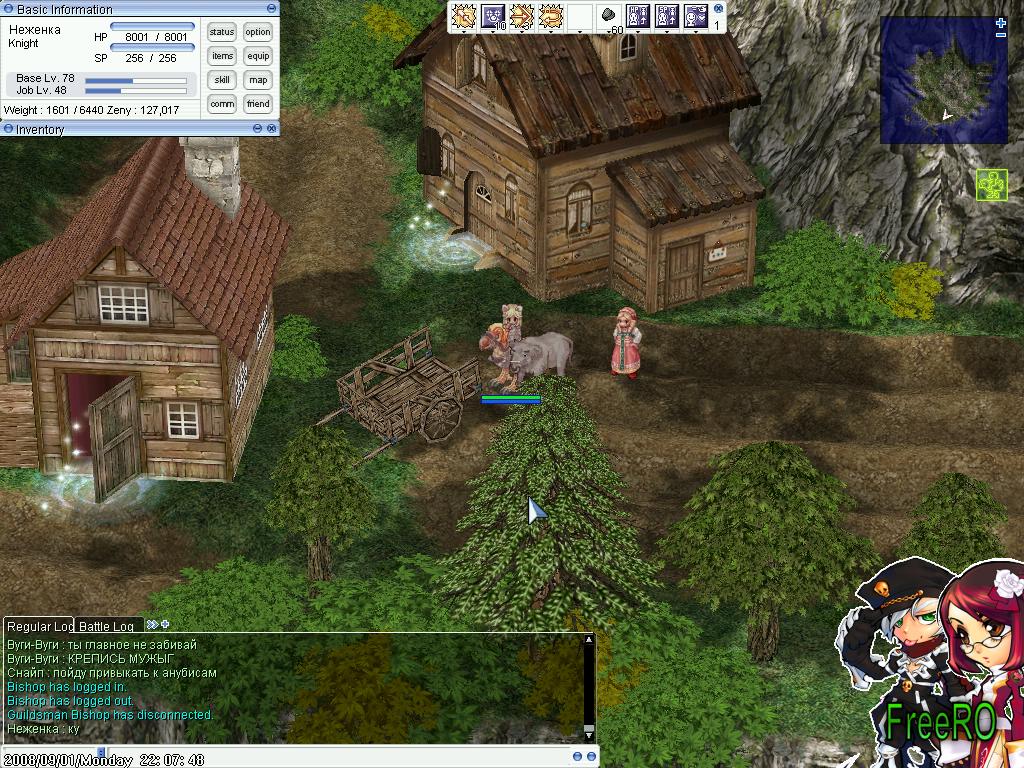1024x768 pixels.
Task: Close the Inventory window
Action: coord(271,129)
